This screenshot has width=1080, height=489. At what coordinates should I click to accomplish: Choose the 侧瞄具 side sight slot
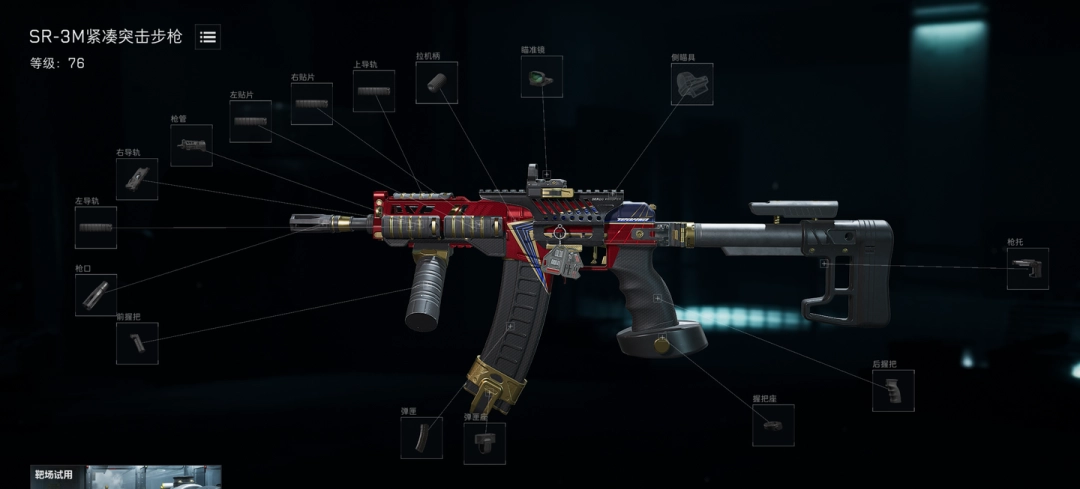[x=692, y=84]
